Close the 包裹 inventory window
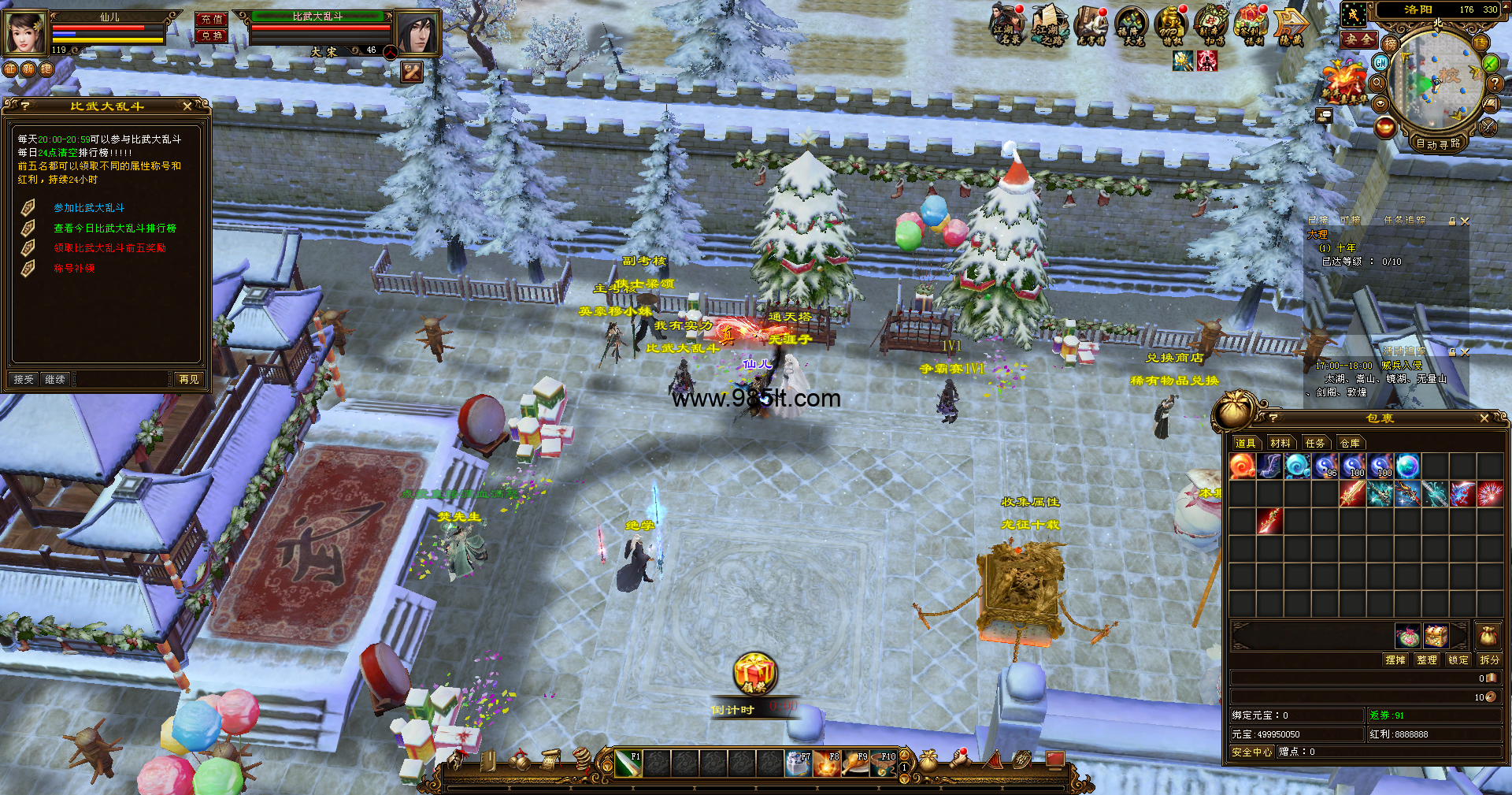This screenshot has height=795, width=1512. [1484, 418]
